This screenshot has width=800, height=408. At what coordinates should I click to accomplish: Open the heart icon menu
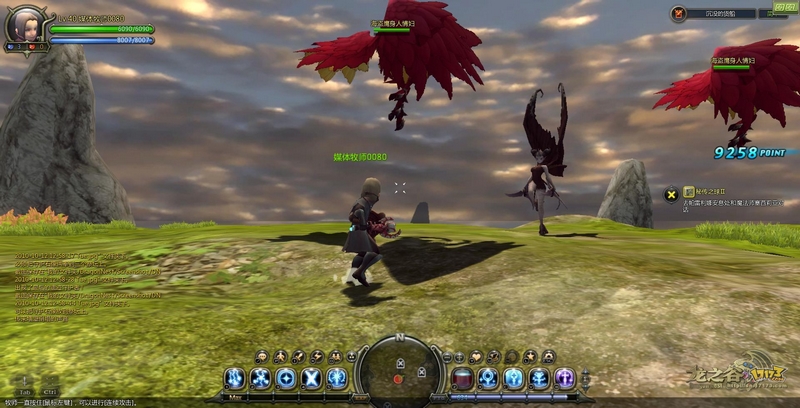pyautogui.click(x=478, y=356)
